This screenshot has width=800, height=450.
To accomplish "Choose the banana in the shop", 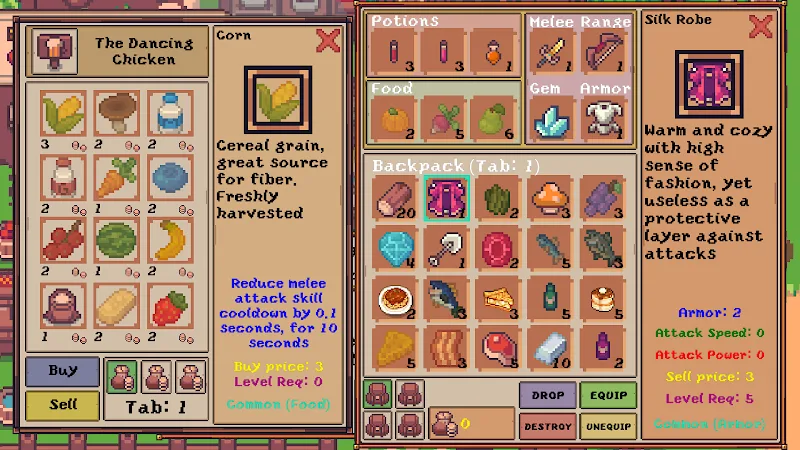I will click(x=170, y=239).
